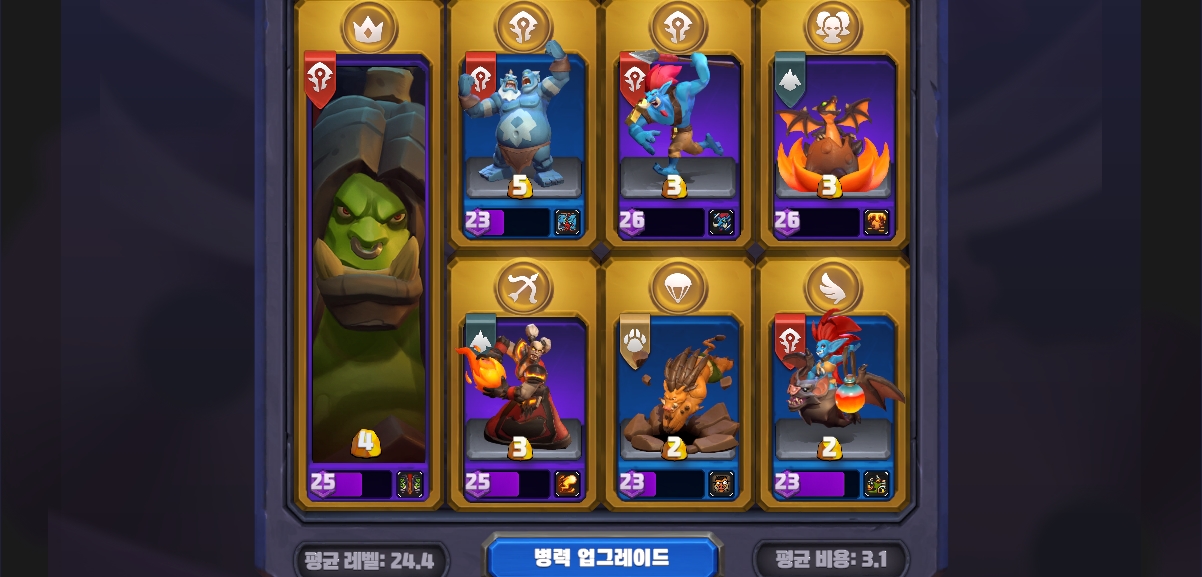Click the pyromancer's fire talent icon
The height and width of the screenshot is (577, 1202).
tap(567, 484)
